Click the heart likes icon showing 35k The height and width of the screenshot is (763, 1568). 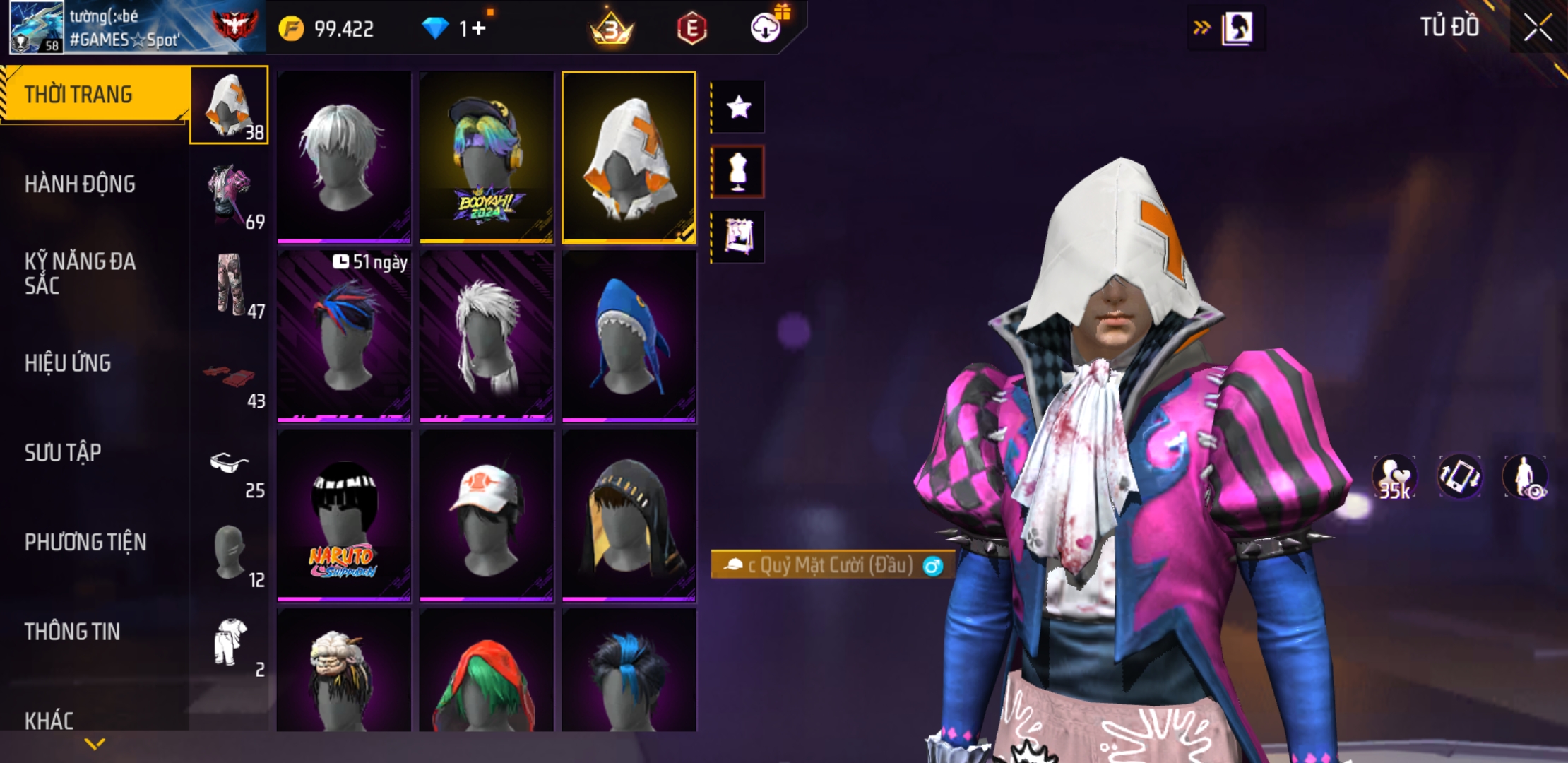coord(1394,477)
